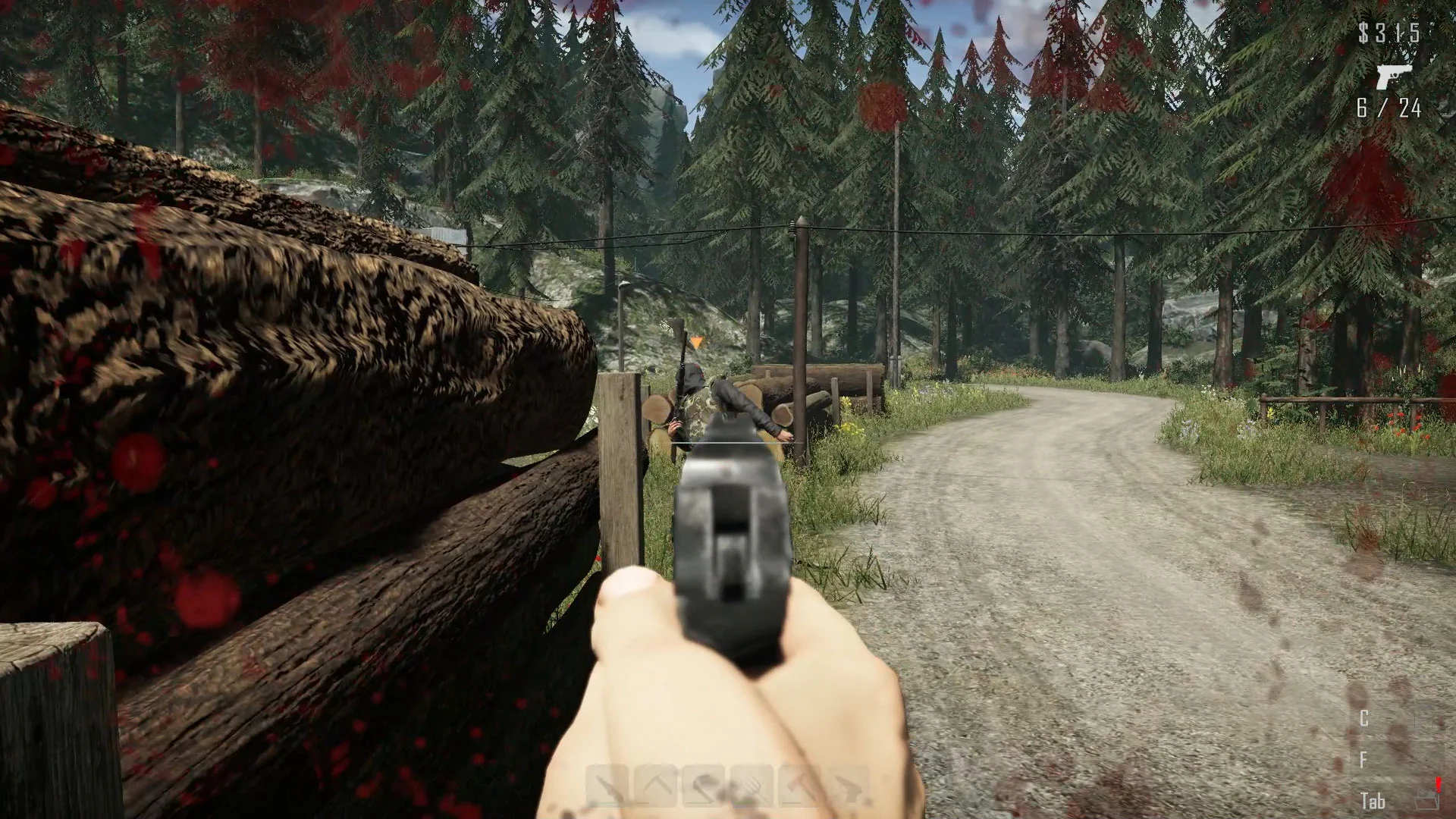Select the axe icon in the hotbar

[799, 783]
